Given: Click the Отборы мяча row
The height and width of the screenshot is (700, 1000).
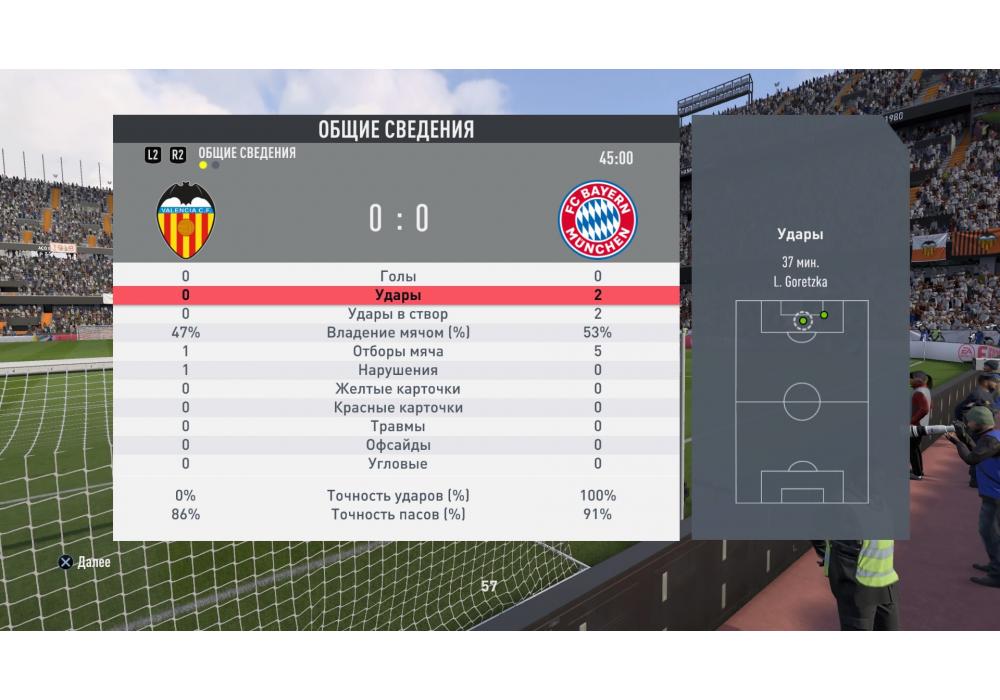Looking at the screenshot, I should coord(398,352).
